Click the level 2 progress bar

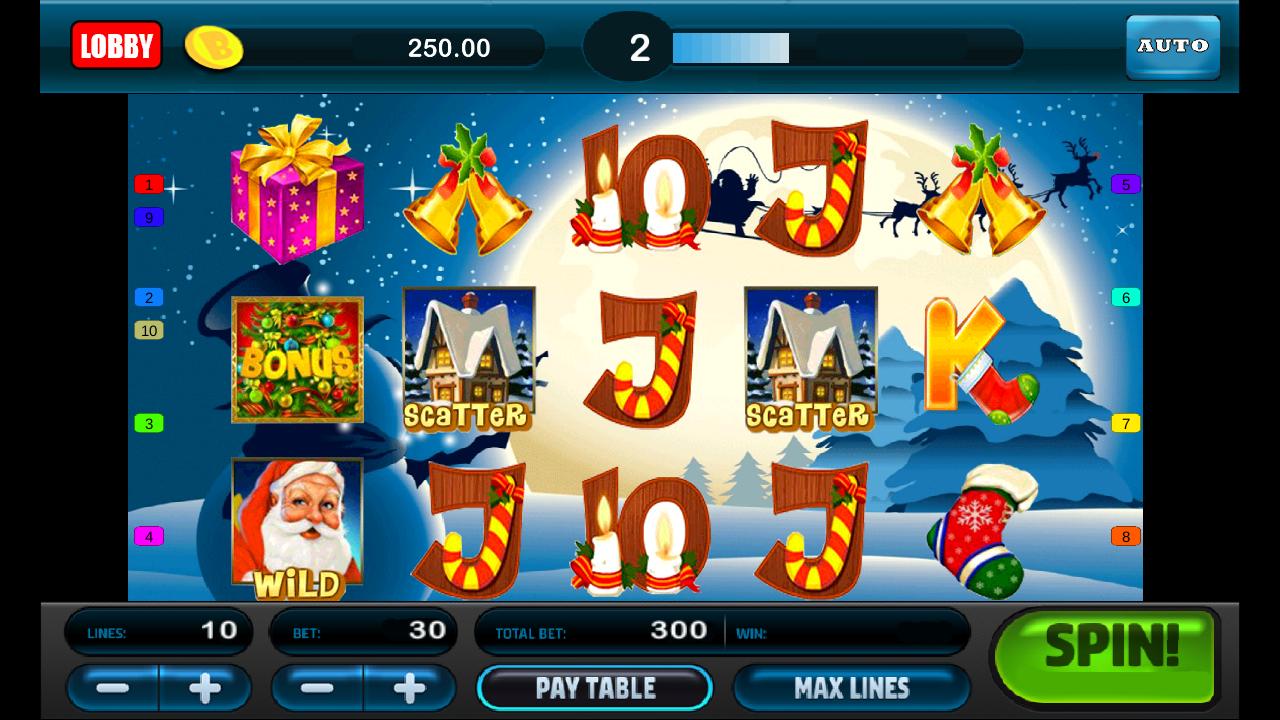click(728, 47)
